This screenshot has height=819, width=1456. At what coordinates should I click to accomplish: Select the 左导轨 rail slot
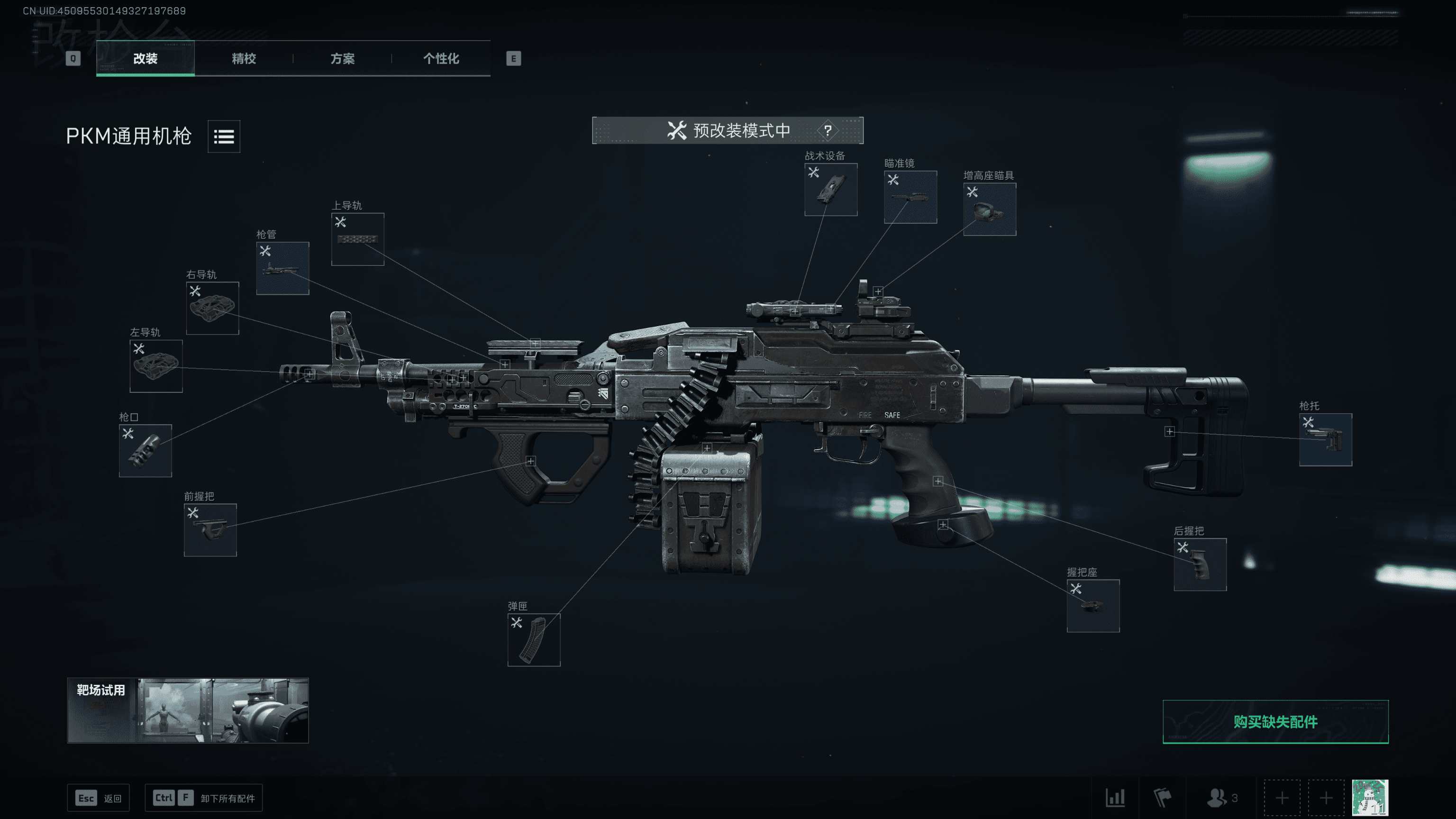[156, 366]
